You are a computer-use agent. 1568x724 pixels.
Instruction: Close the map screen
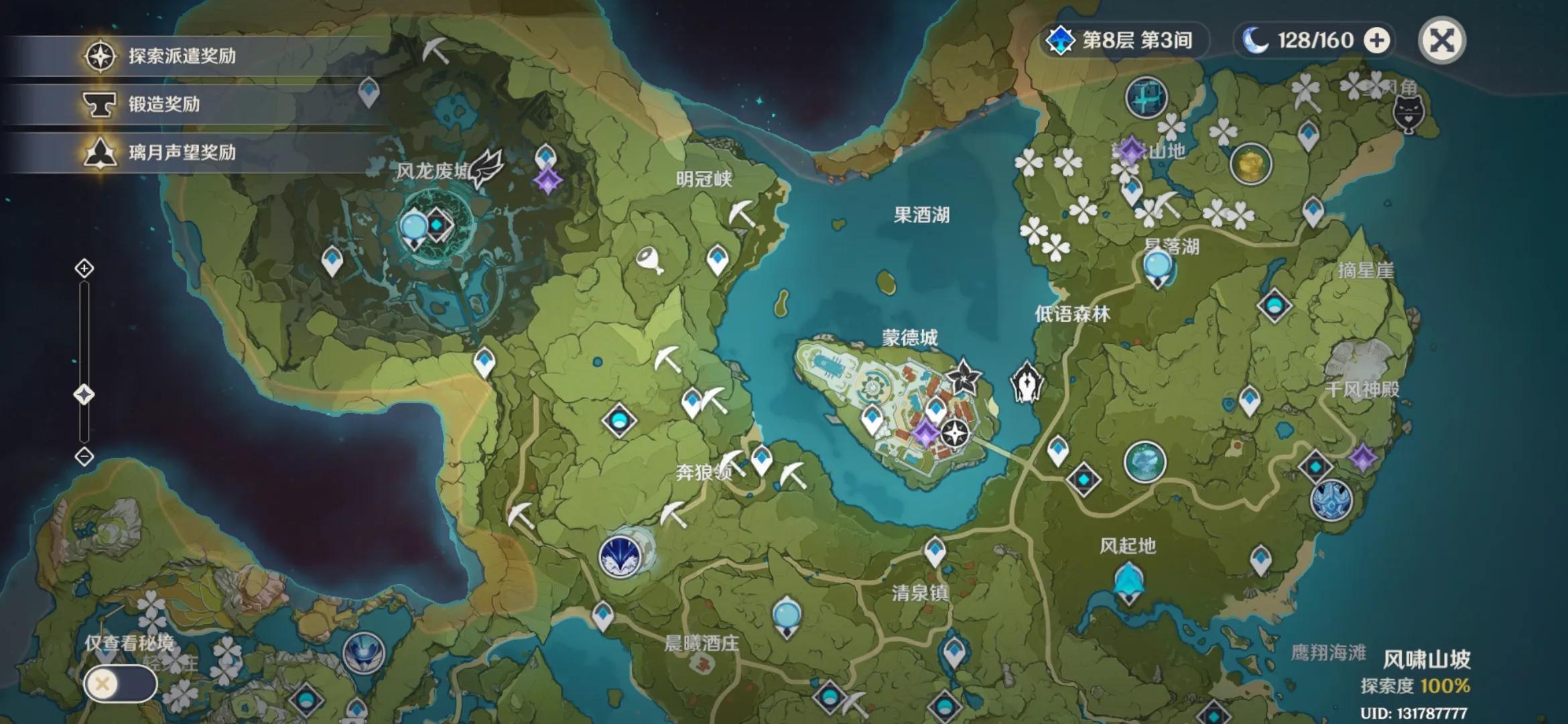[x=1441, y=40]
